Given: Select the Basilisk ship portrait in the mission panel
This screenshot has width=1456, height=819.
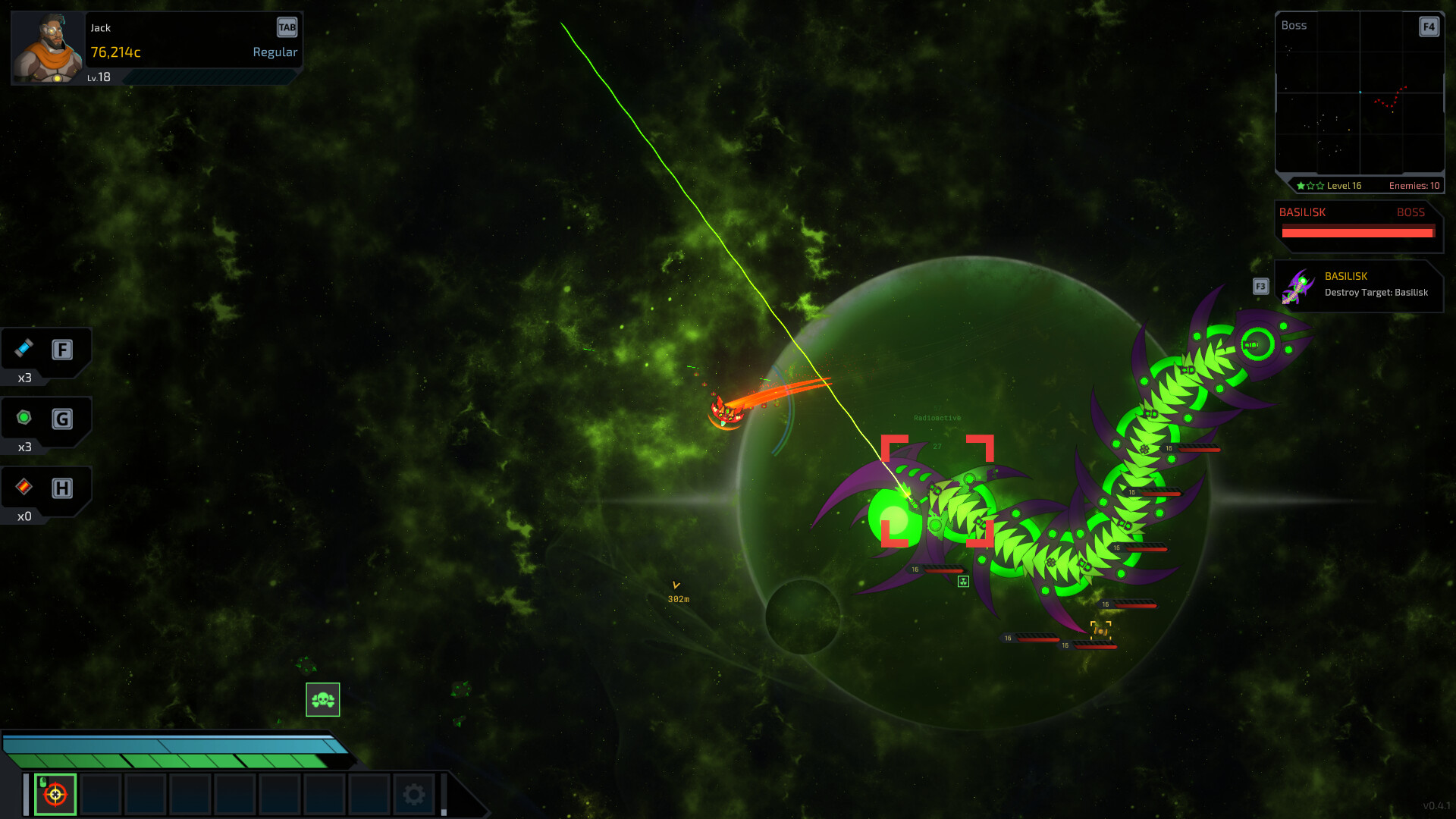Looking at the screenshot, I should (x=1301, y=286).
